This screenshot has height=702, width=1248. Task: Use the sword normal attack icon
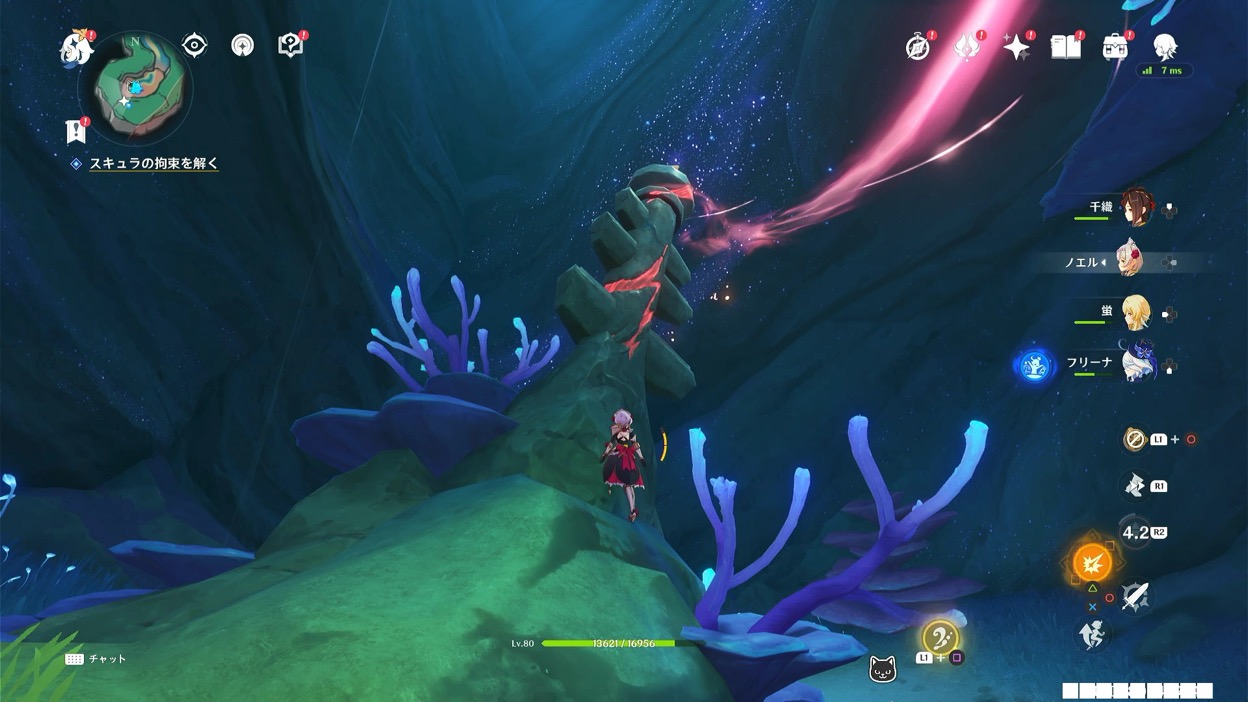tap(1135, 597)
